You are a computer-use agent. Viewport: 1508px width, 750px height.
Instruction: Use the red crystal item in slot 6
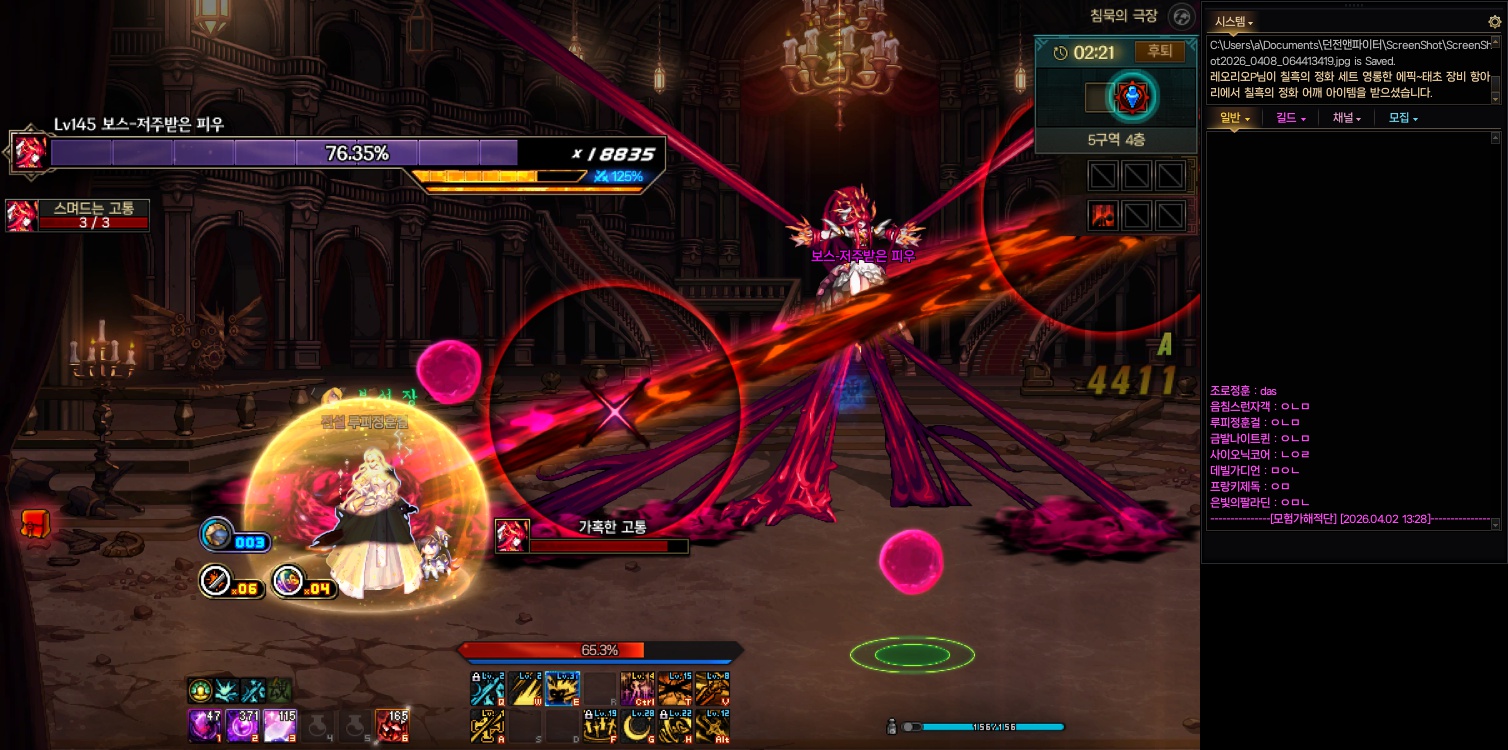click(x=391, y=725)
